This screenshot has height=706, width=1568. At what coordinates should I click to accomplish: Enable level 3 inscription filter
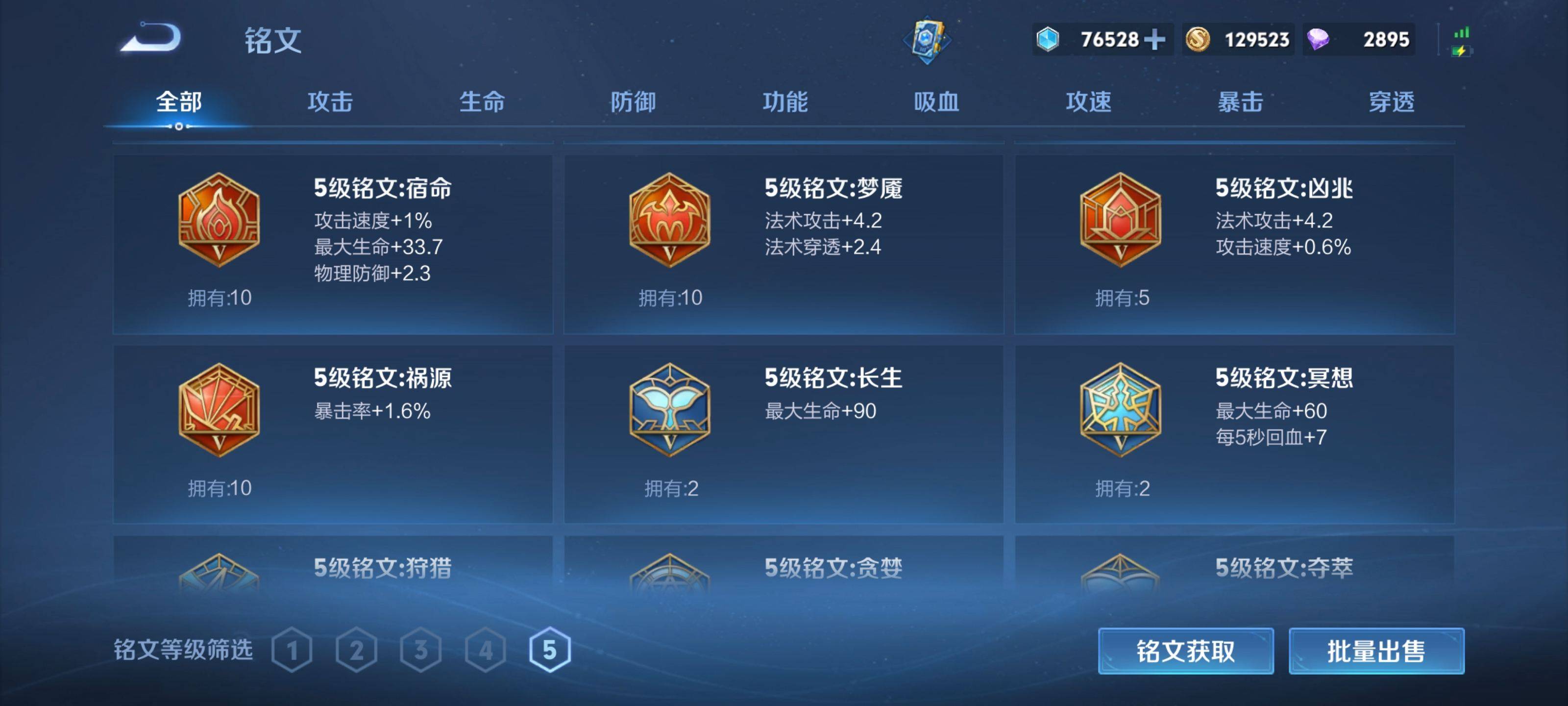point(422,649)
